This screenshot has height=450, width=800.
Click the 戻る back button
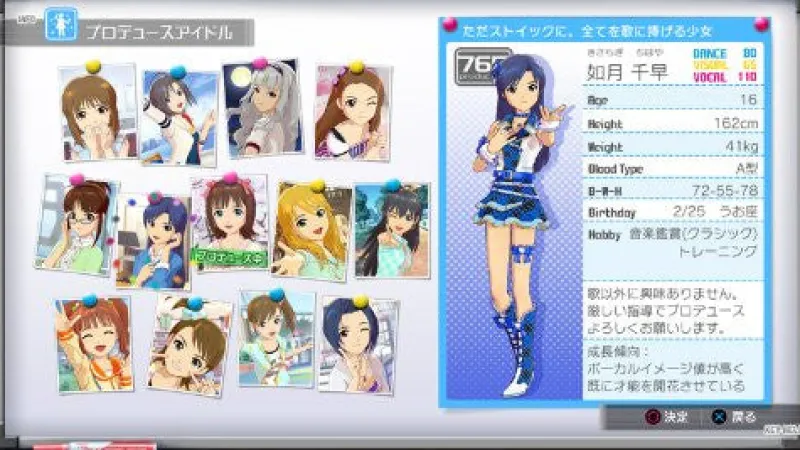click(732, 416)
